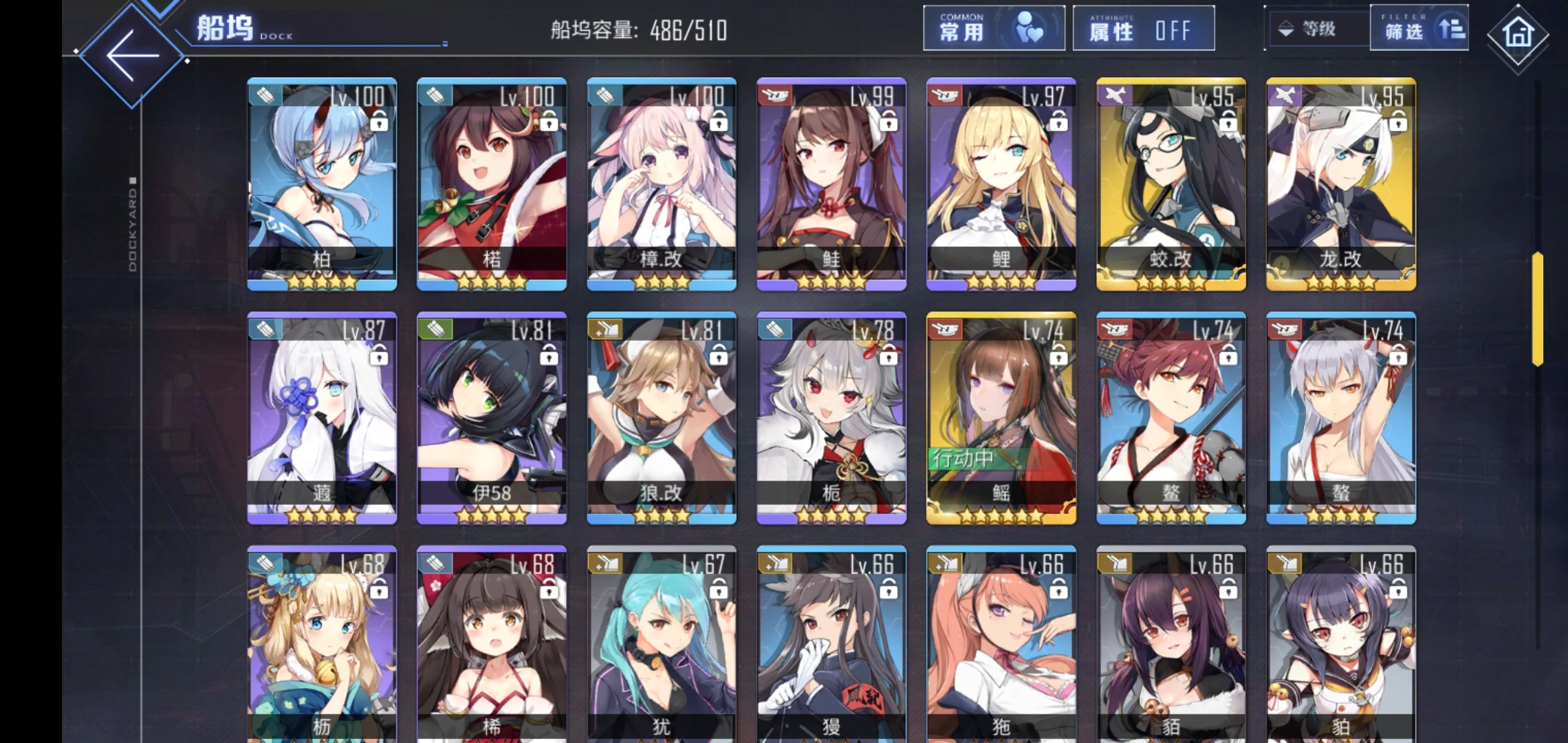The height and width of the screenshot is (743, 1568).
Task: Go back with the arrow button
Action: (132, 56)
